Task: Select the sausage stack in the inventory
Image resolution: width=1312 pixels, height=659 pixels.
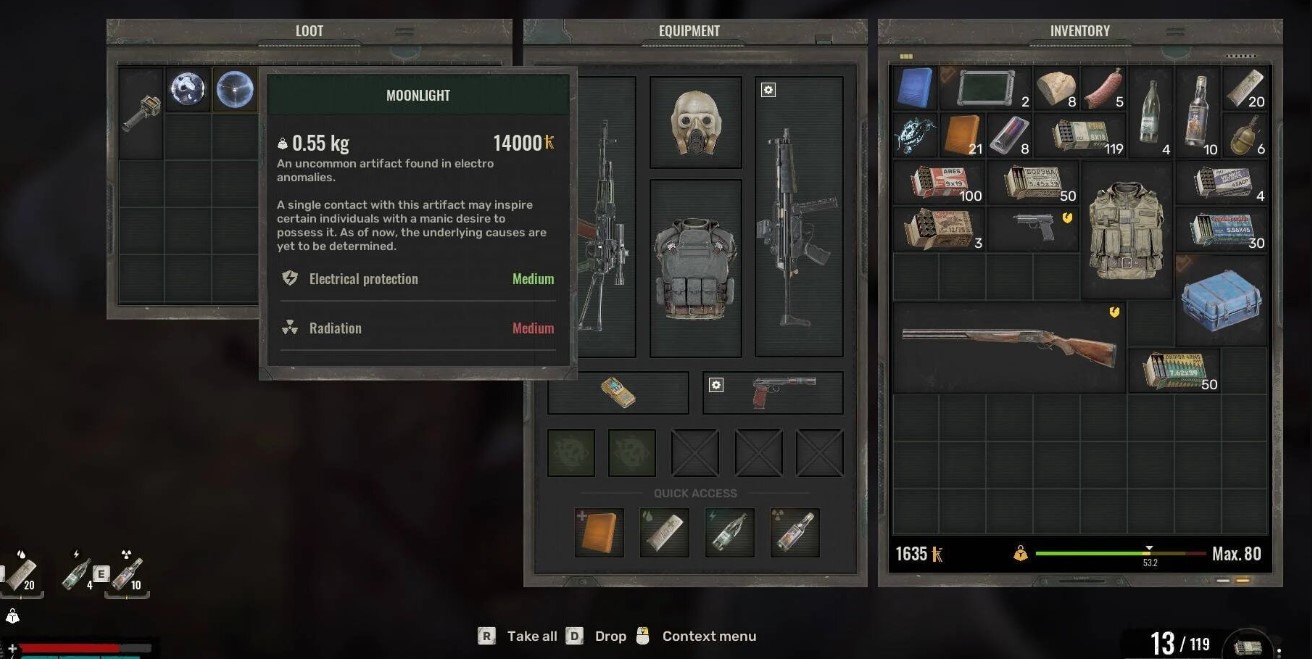Action: 1103,89
